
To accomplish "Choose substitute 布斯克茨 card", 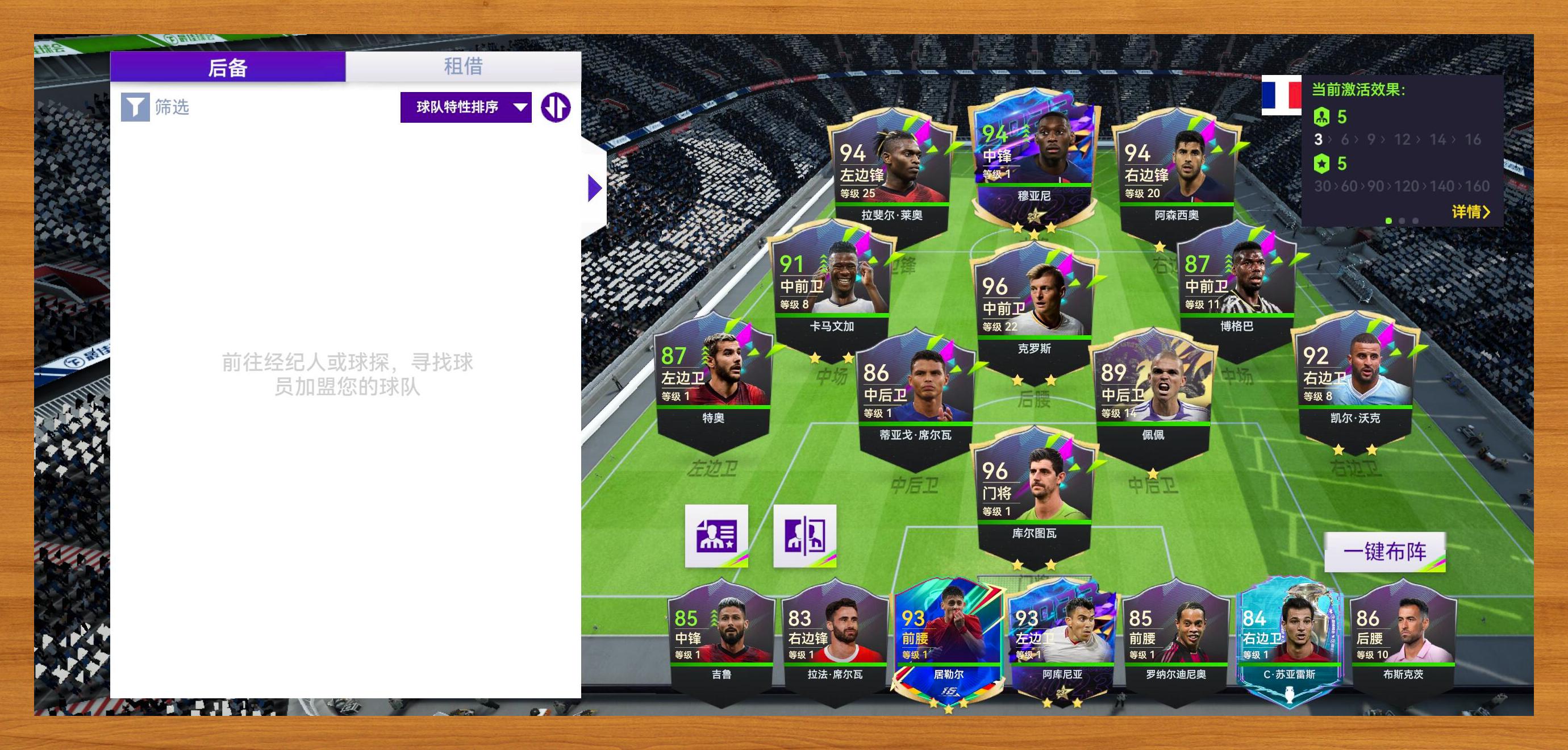I will point(1403,639).
